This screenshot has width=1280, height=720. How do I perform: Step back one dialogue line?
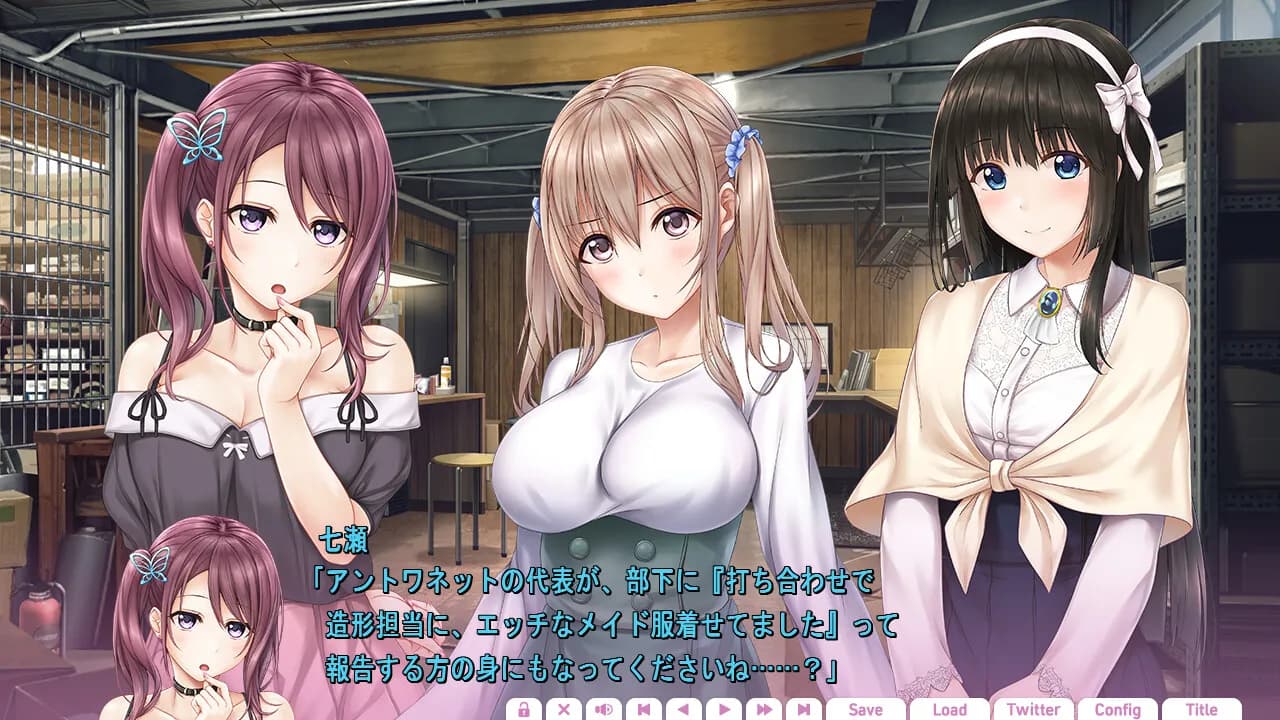[x=684, y=708]
